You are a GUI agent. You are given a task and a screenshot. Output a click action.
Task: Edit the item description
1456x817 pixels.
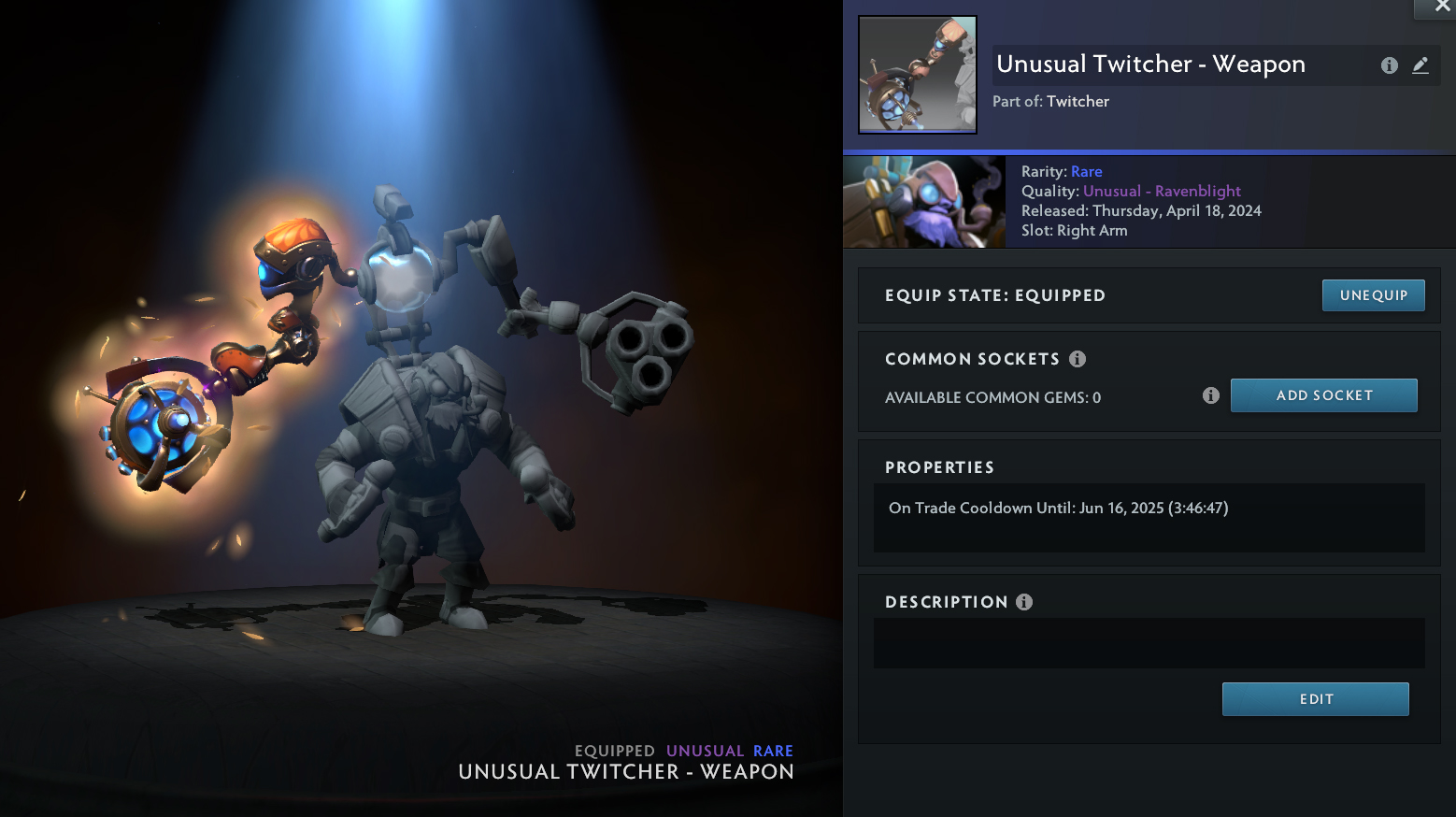(x=1315, y=699)
